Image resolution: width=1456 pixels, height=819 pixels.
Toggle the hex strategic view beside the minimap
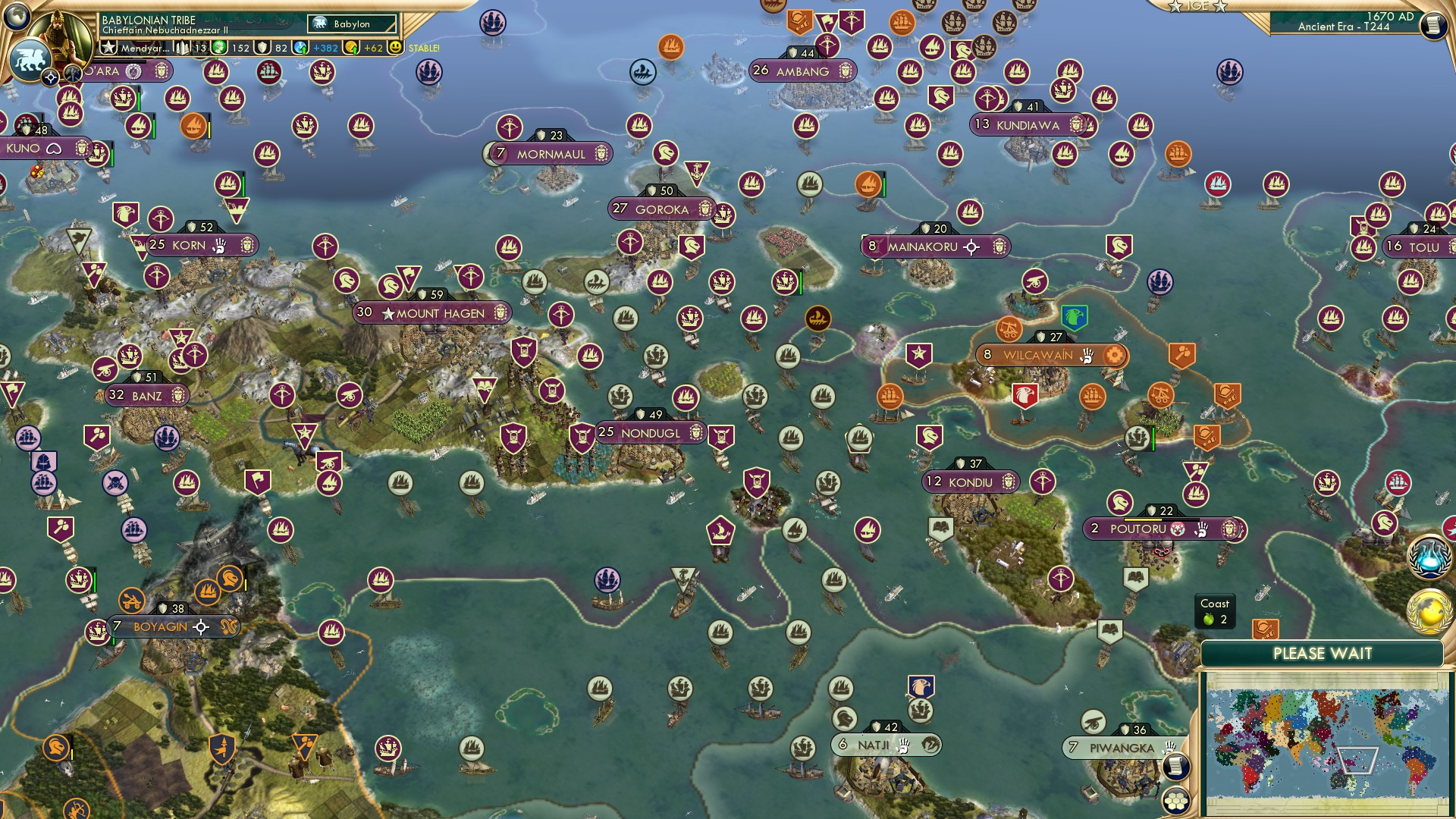point(1176,801)
